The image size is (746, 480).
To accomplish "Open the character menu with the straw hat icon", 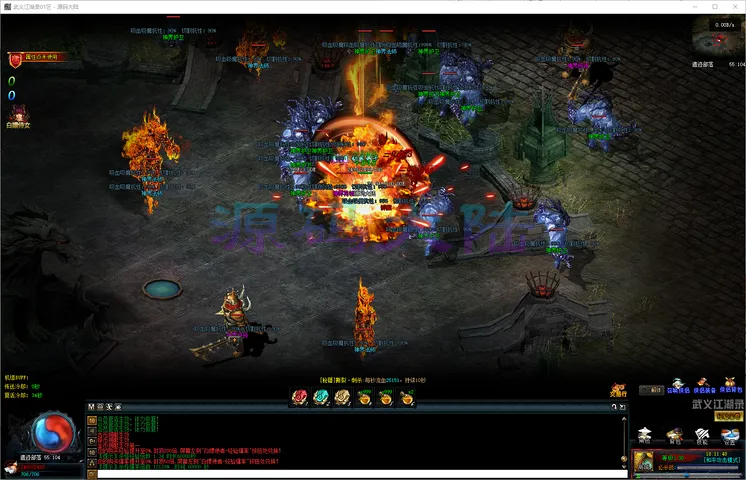I will coord(645,434).
